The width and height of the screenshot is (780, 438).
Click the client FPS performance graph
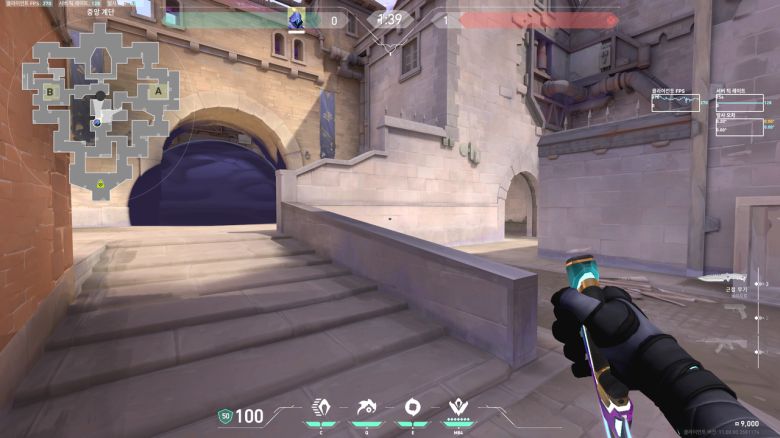(677, 103)
